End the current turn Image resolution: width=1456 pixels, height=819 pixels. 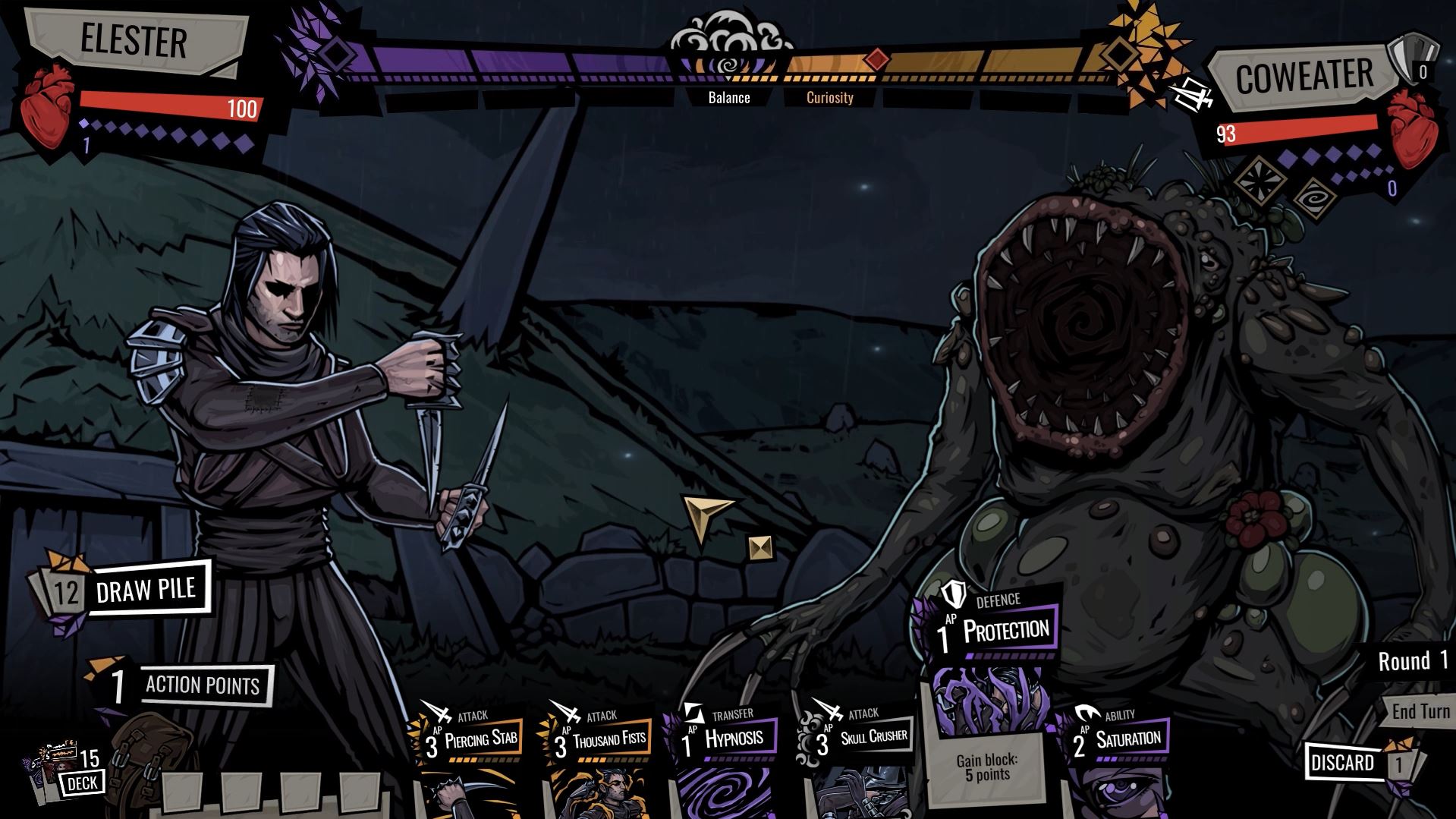(x=1419, y=711)
